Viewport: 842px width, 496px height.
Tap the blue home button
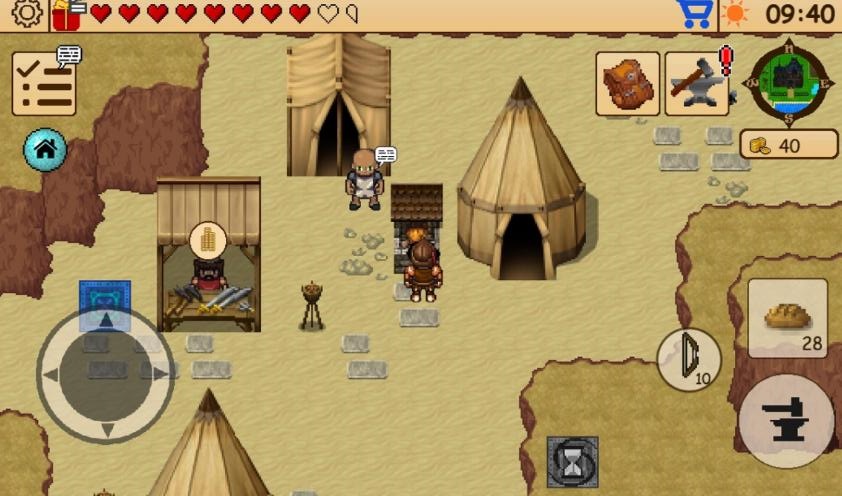click(45, 150)
